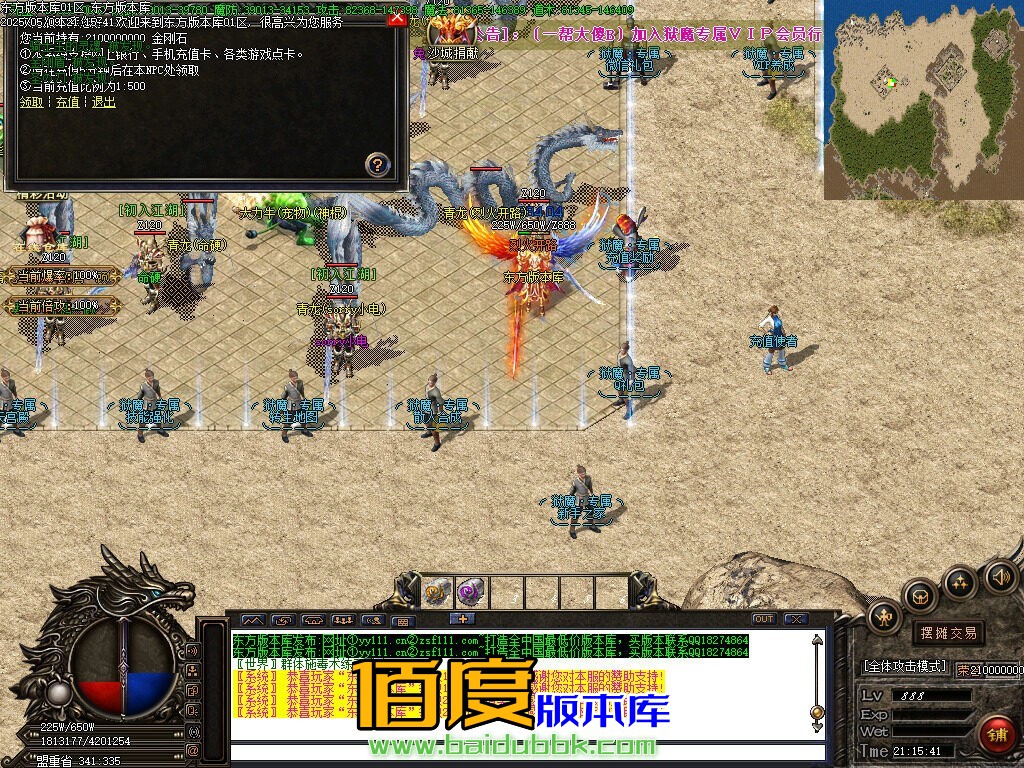Close the NPC dialogue window
1024x768 pixels.
(x=397, y=18)
